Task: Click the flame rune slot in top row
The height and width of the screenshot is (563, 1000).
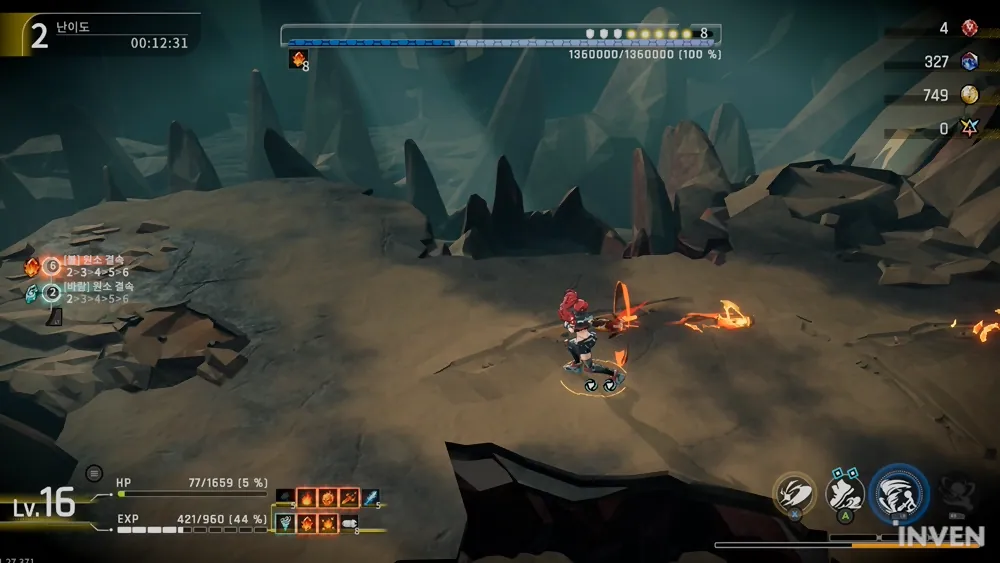Action: click(x=306, y=497)
